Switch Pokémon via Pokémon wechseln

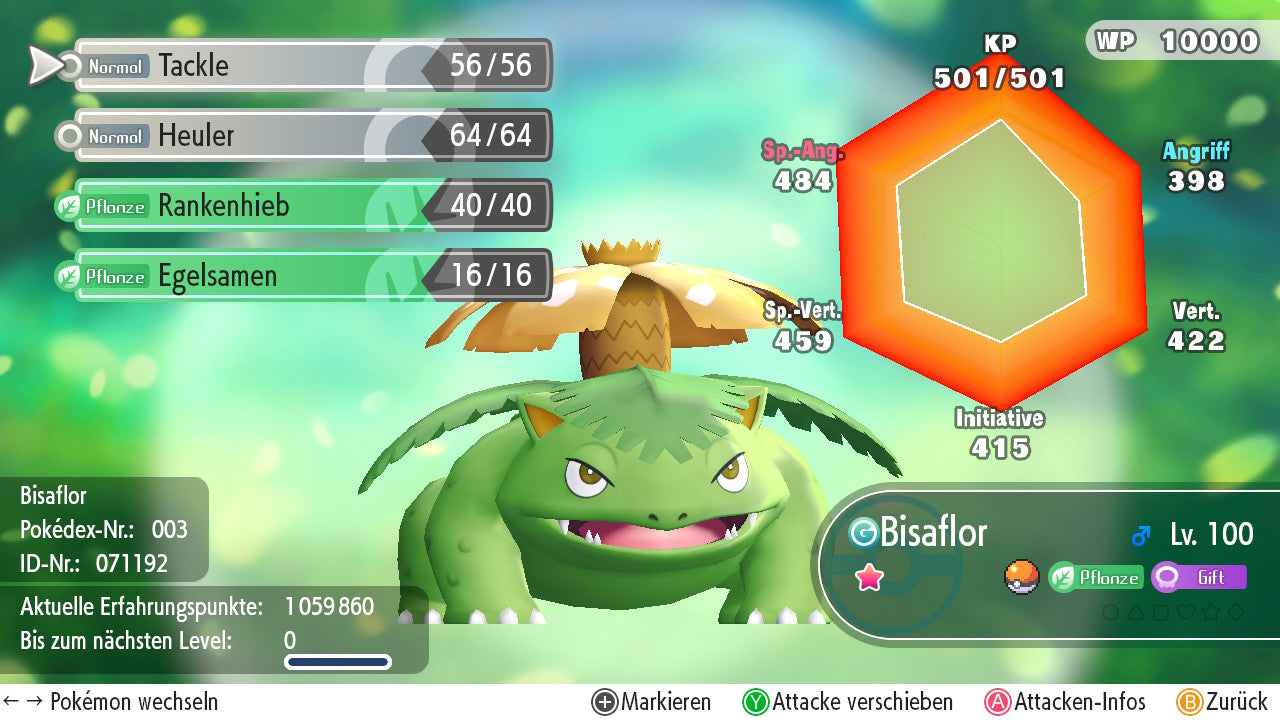(x=111, y=702)
